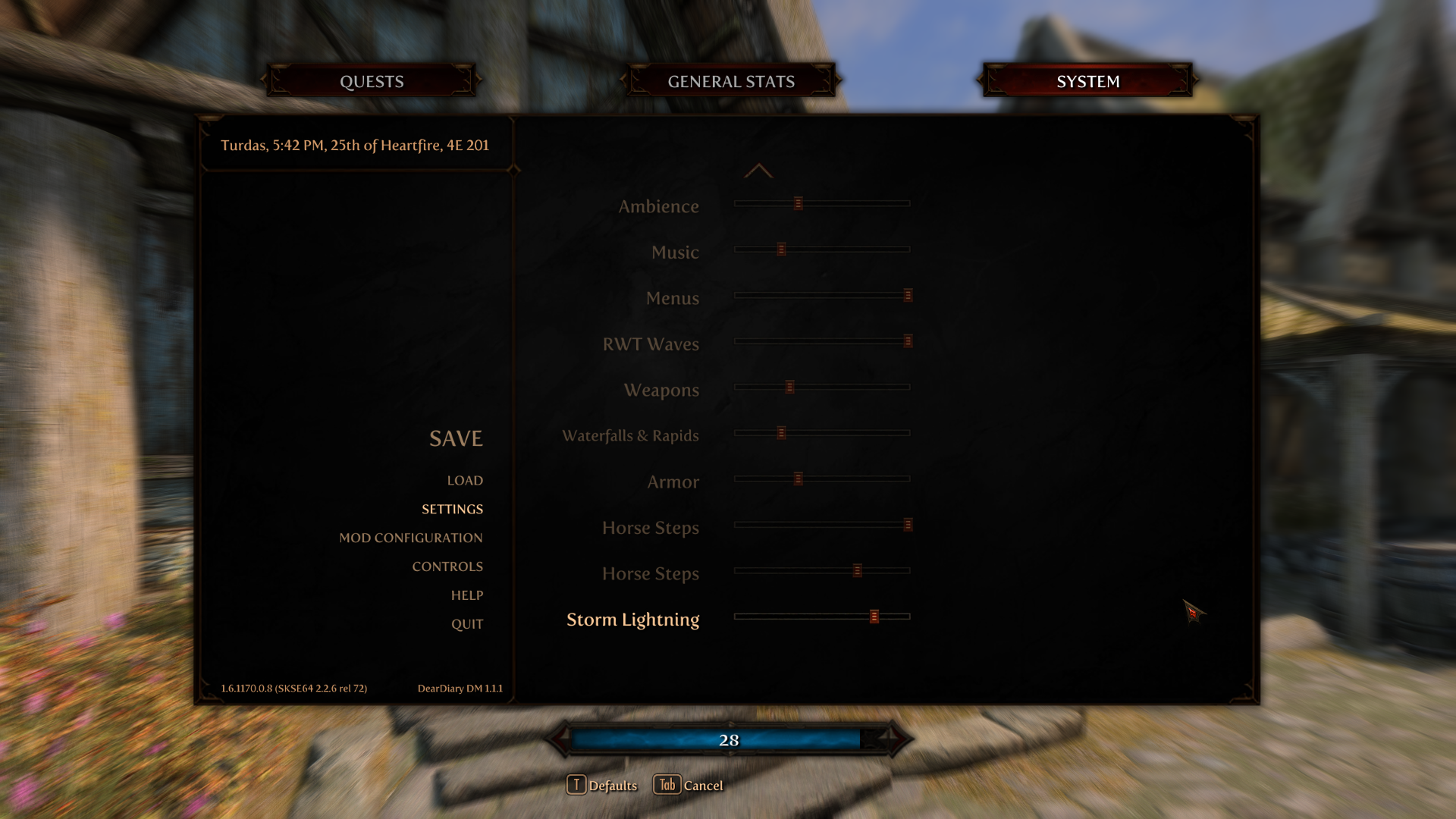Open the Help entry
Image resolution: width=1456 pixels, height=819 pixels.
466,595
